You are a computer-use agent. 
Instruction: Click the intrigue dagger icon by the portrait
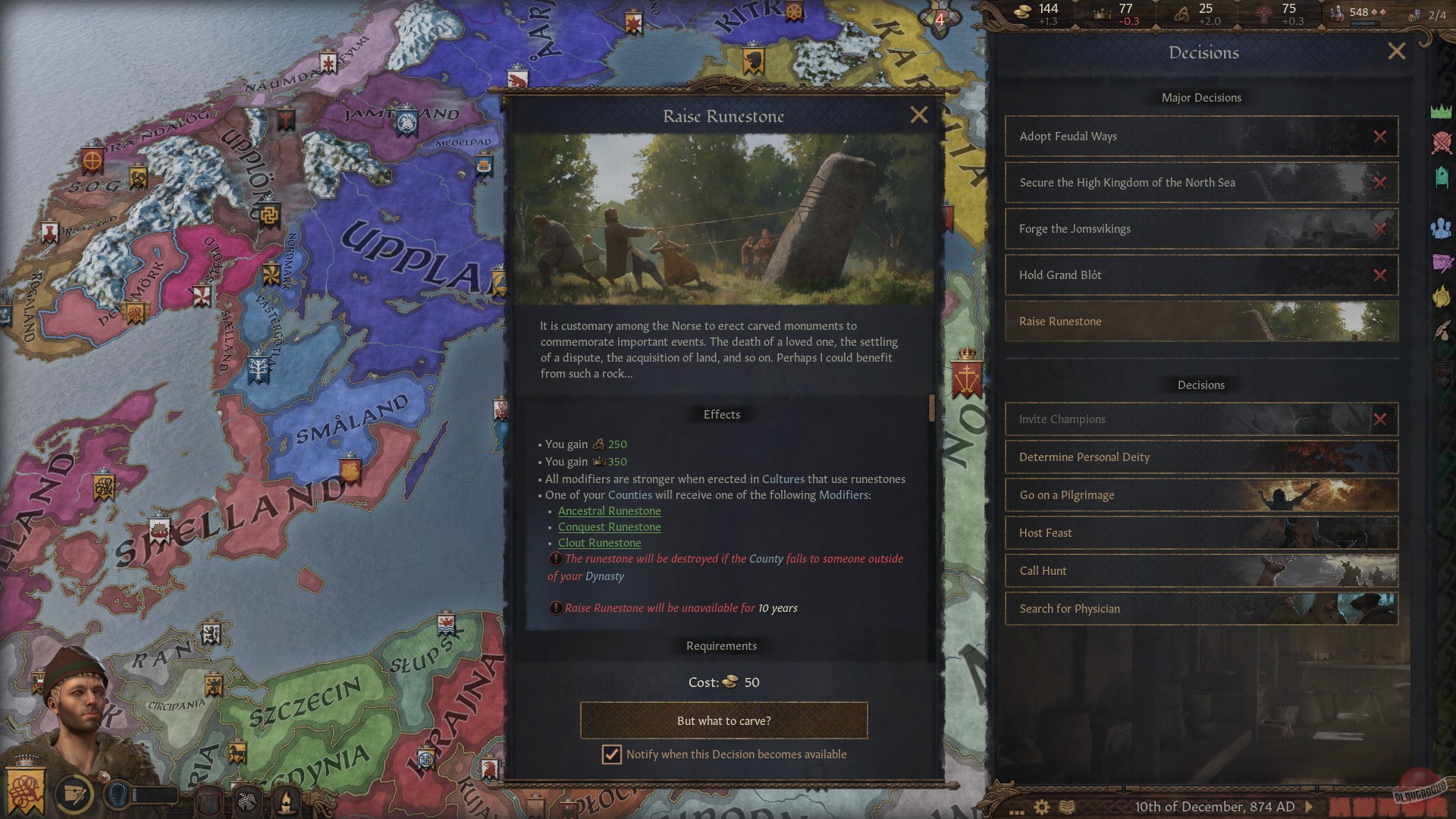click(x=75, y=795)
